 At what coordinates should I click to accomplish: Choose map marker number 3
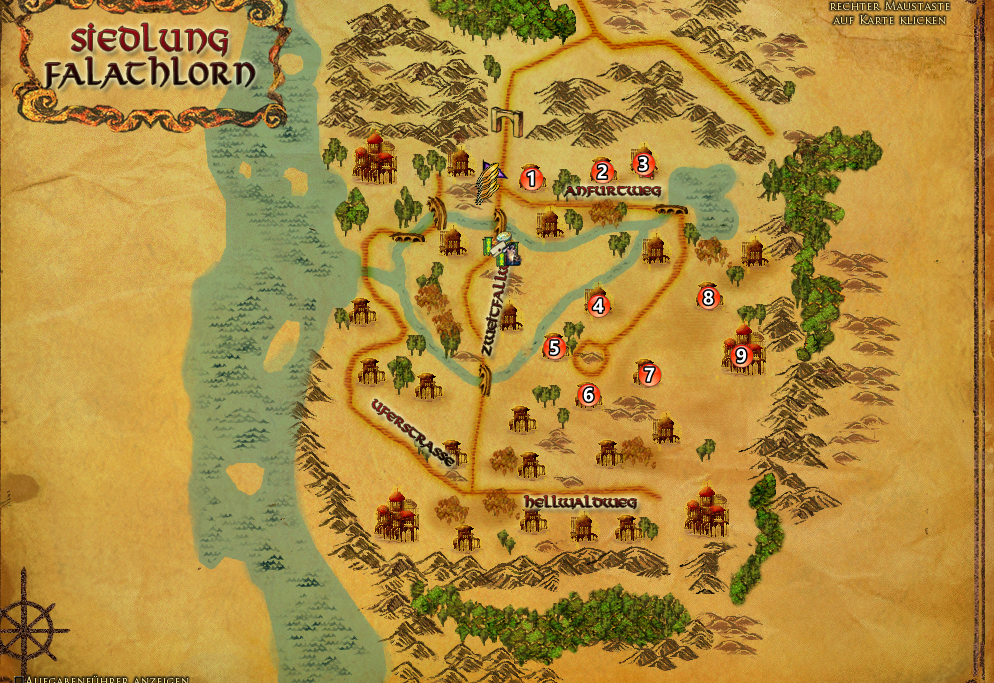pos(643,163)
